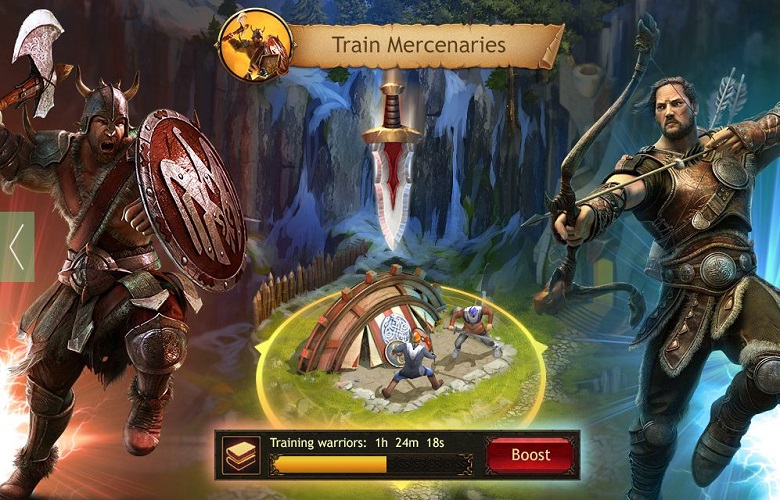Go to previous slide with left arrow
This screenshot has height=500, width=780.
[16, 247]
